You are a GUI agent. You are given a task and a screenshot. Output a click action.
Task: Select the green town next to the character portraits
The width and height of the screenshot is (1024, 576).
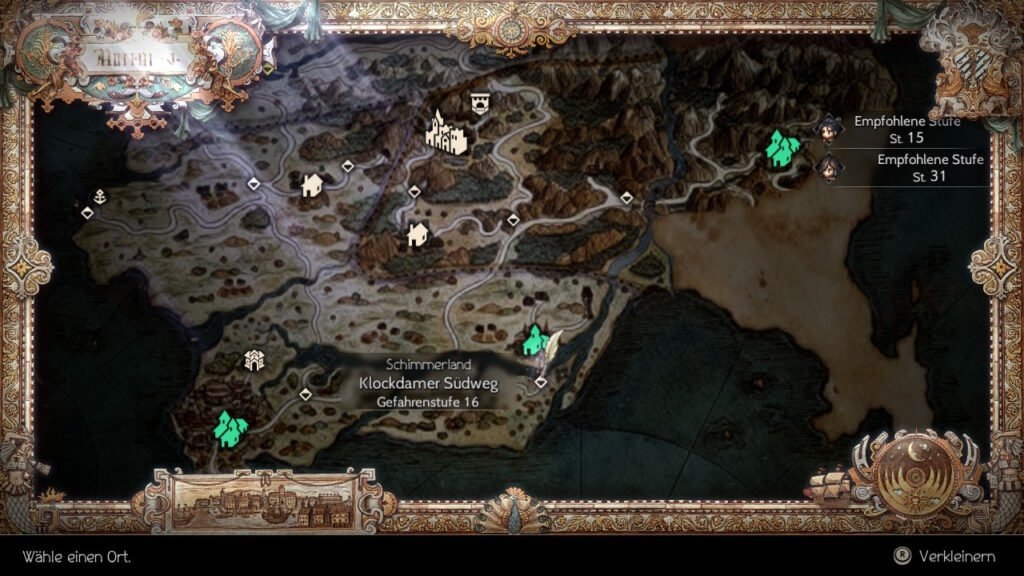781,149
